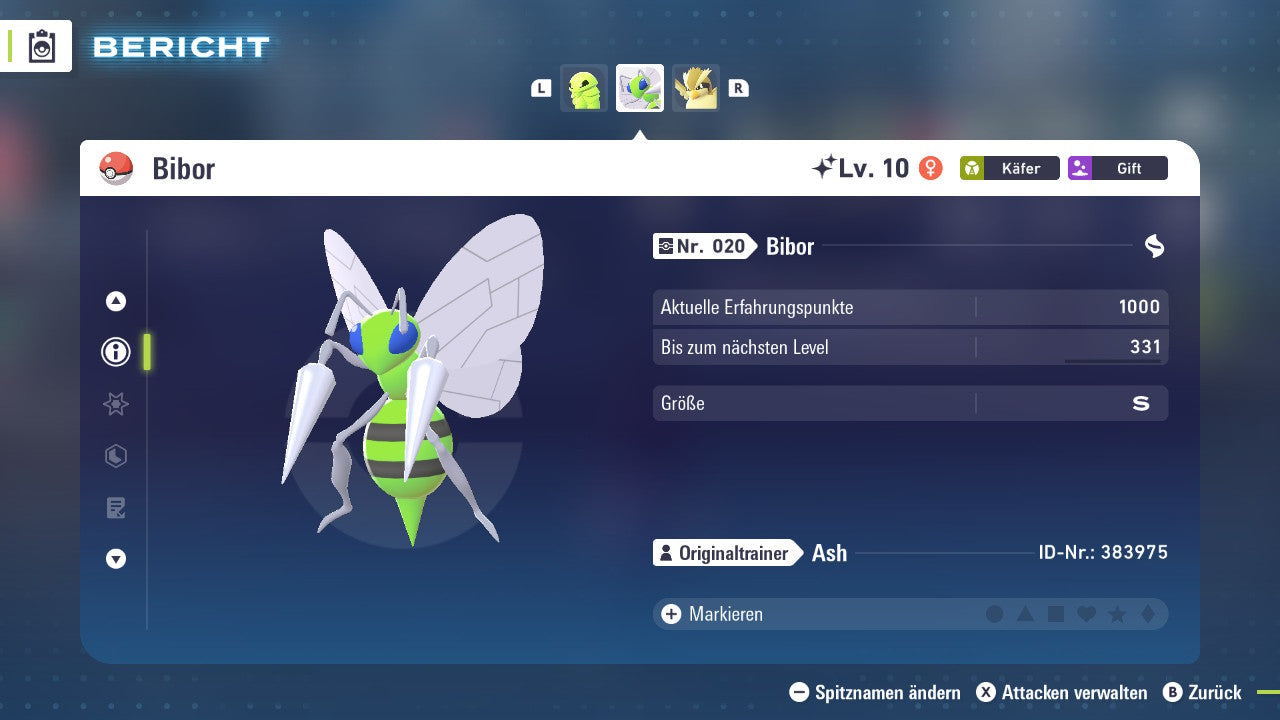Viewport: 1280px width, 720px height.
Task: Select the green Kakuna party thumbnail
Action: click(584, 88)
